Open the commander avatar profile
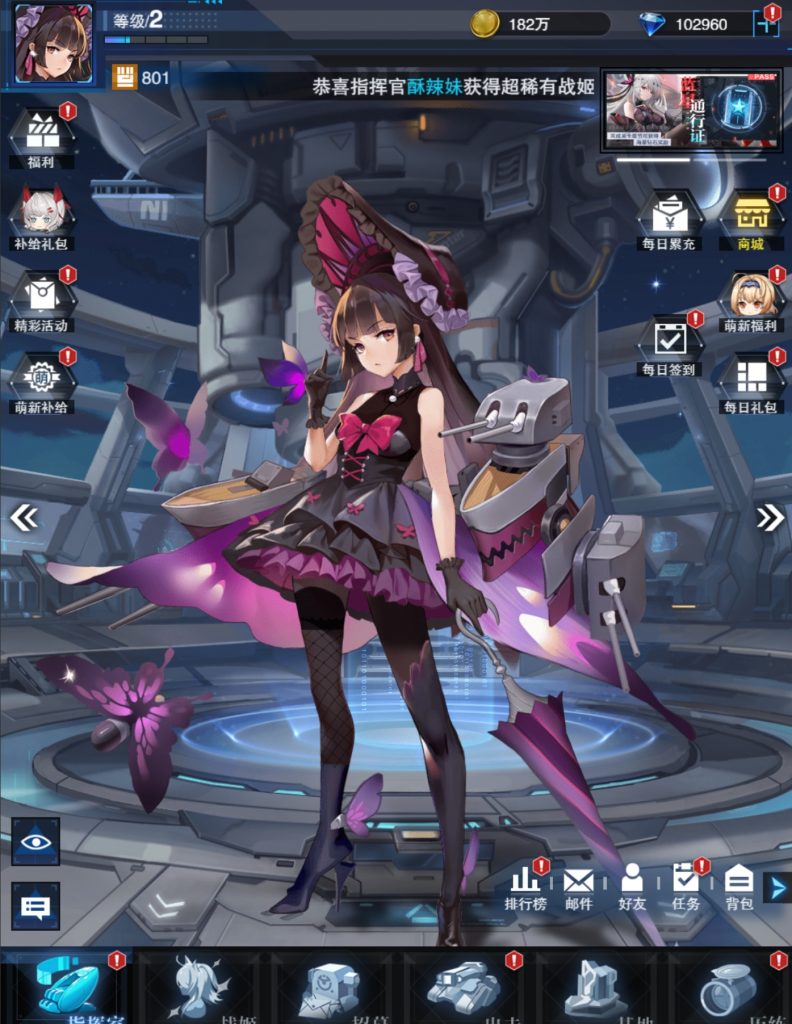The height and width of the screenshot is (1024, 792). (x=53, y=43)
